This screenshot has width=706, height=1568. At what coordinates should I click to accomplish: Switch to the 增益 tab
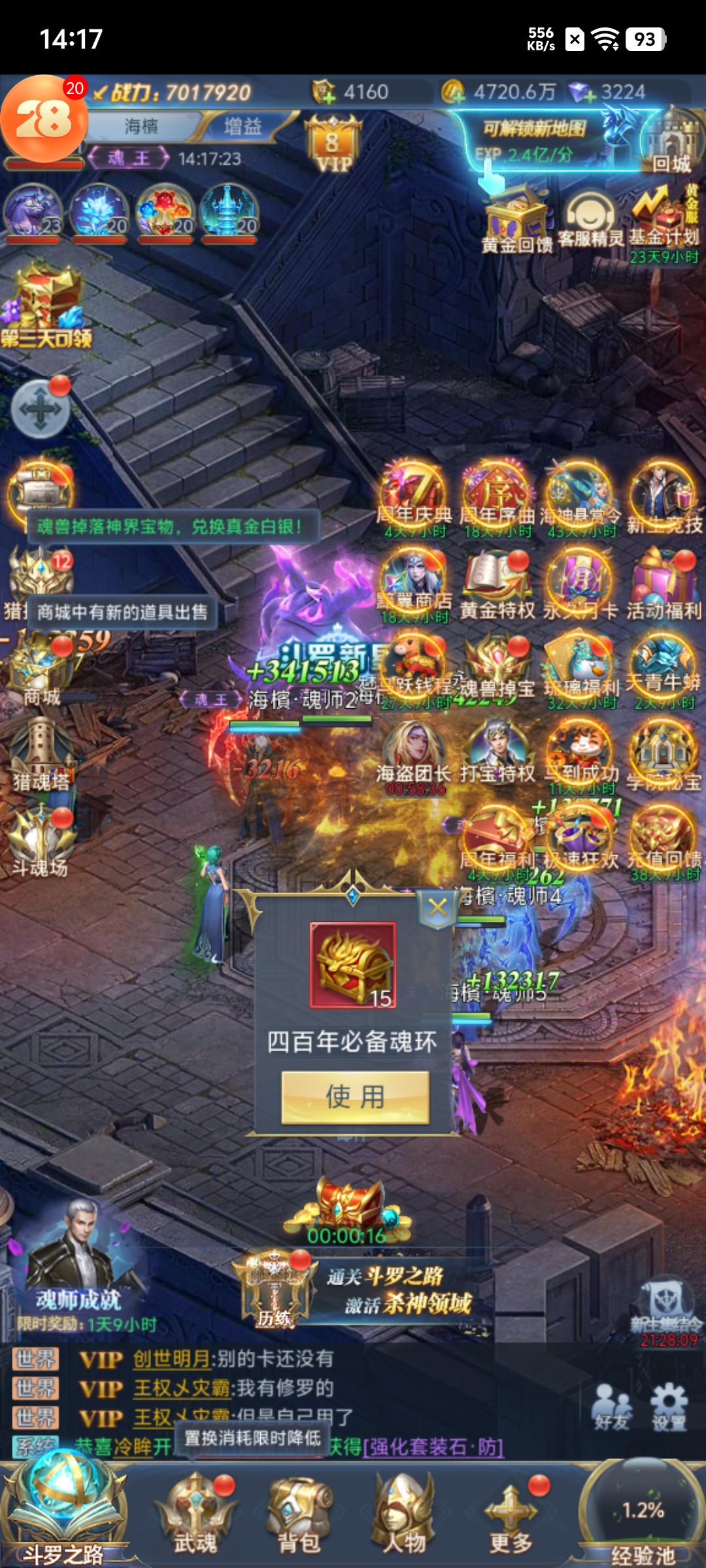(x=243, y=126)
